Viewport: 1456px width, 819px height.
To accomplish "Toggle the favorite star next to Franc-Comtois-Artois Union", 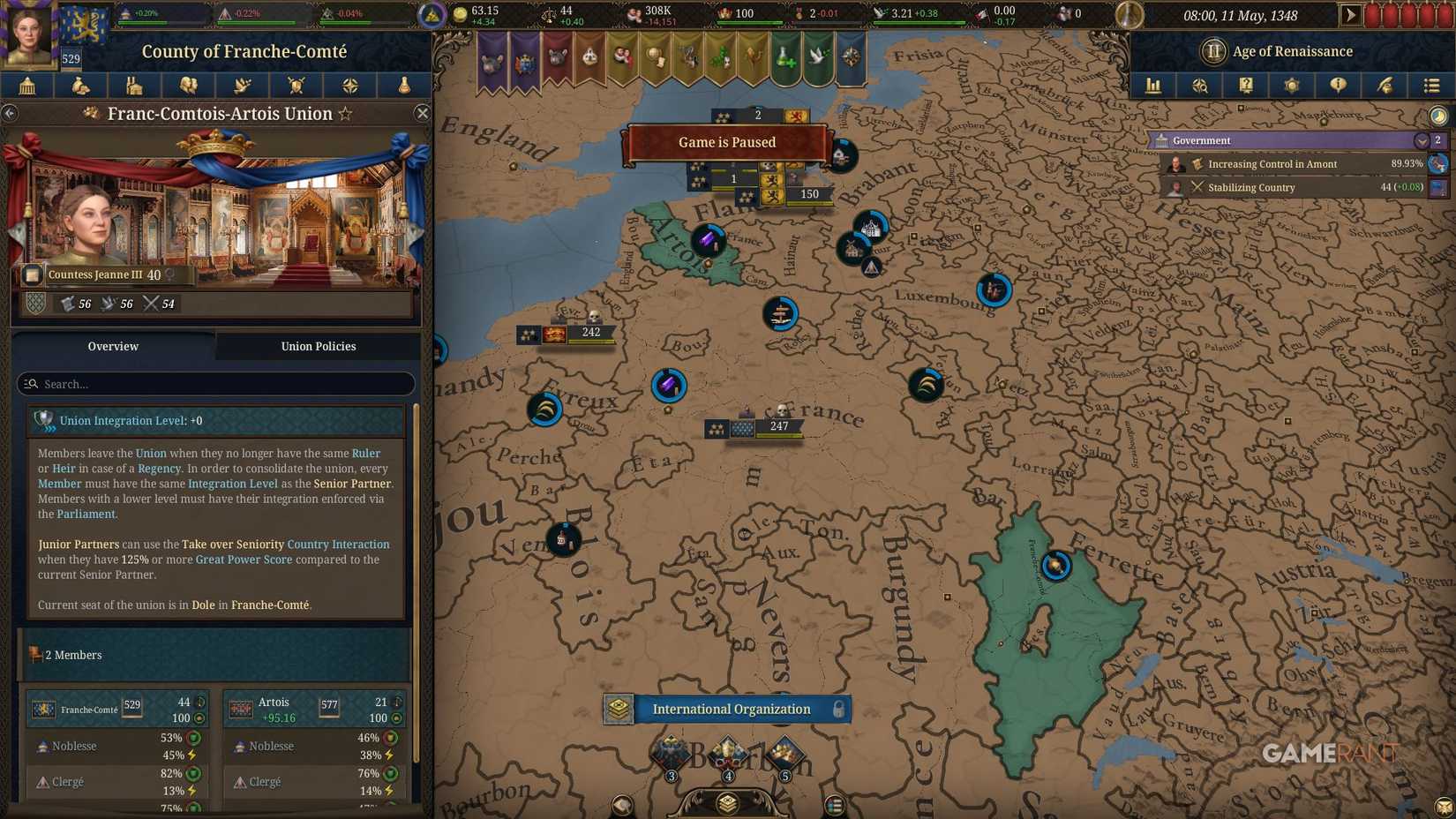I will click(x=346, y=114).
